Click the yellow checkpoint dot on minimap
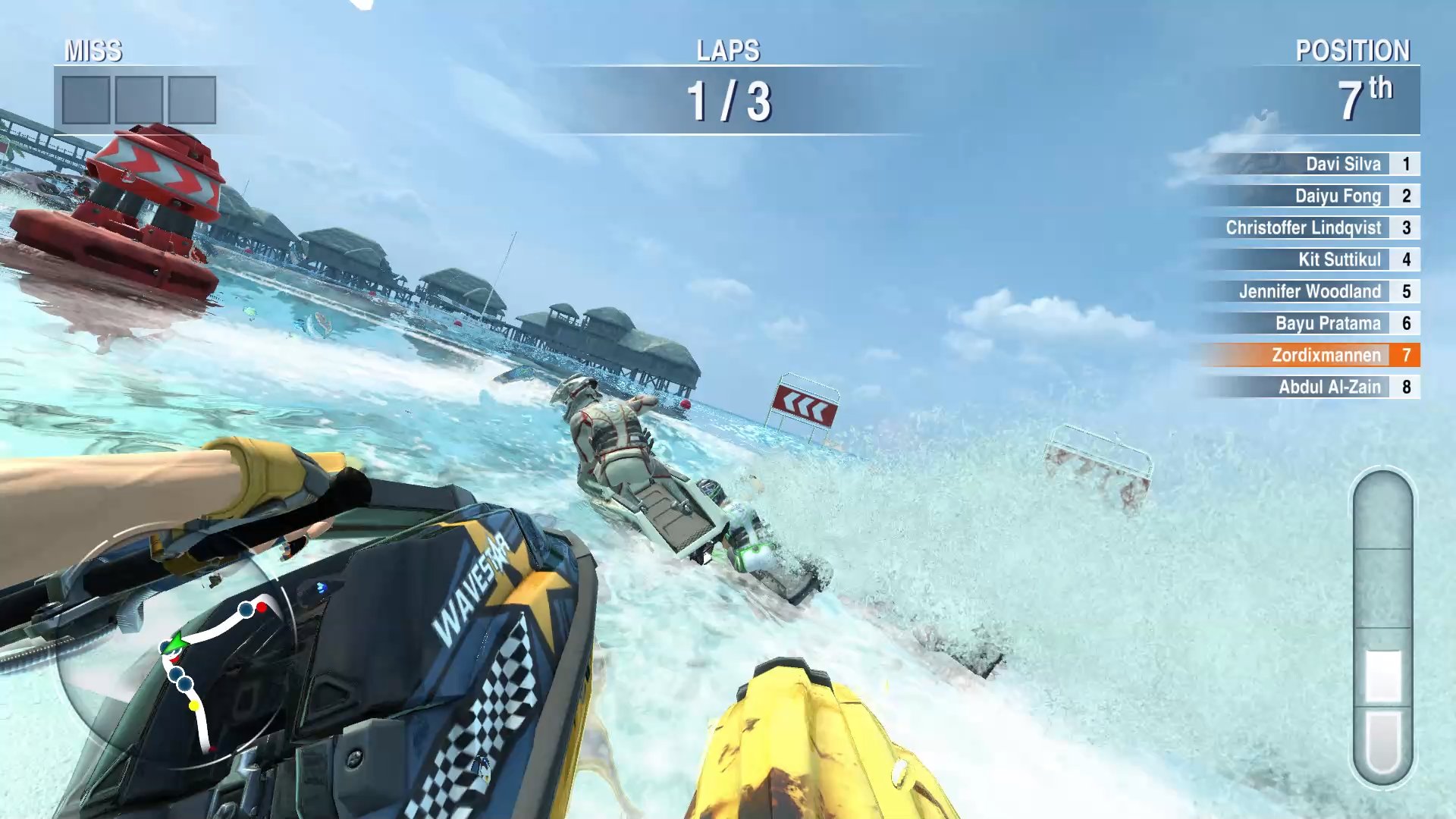This screenshot has height=819, width=1456. (194, 706)
